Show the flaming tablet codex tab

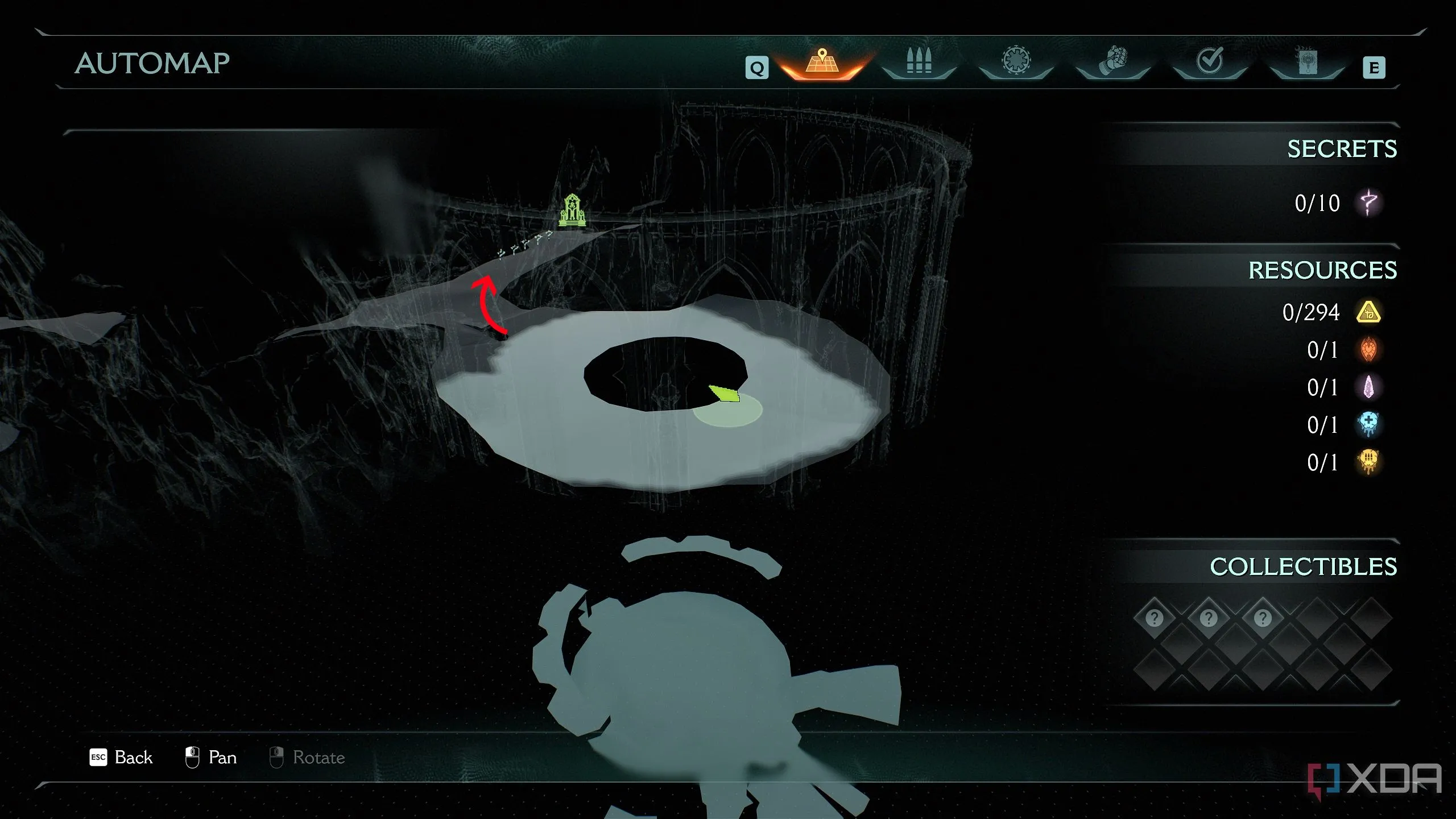[x=1307, y=62]
